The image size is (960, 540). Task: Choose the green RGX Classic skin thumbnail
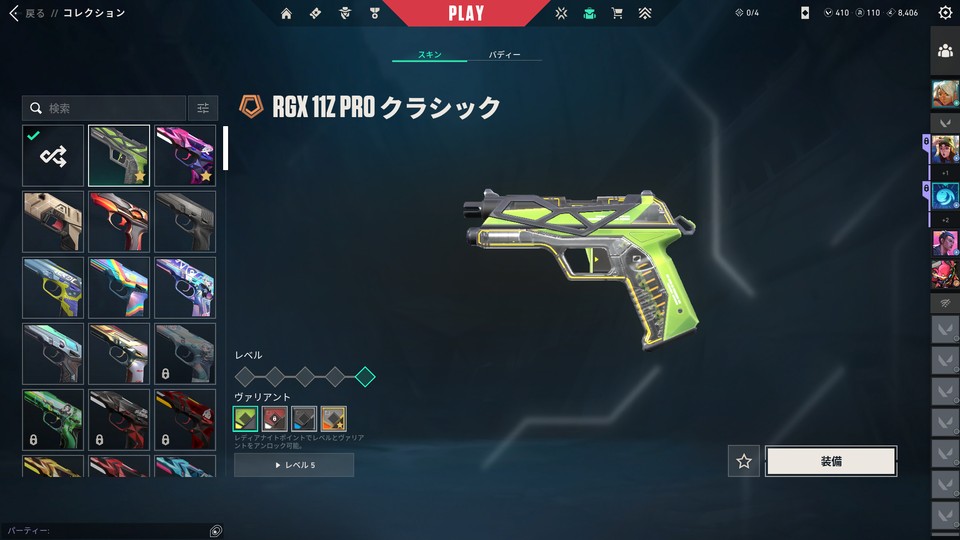(119, 155)
